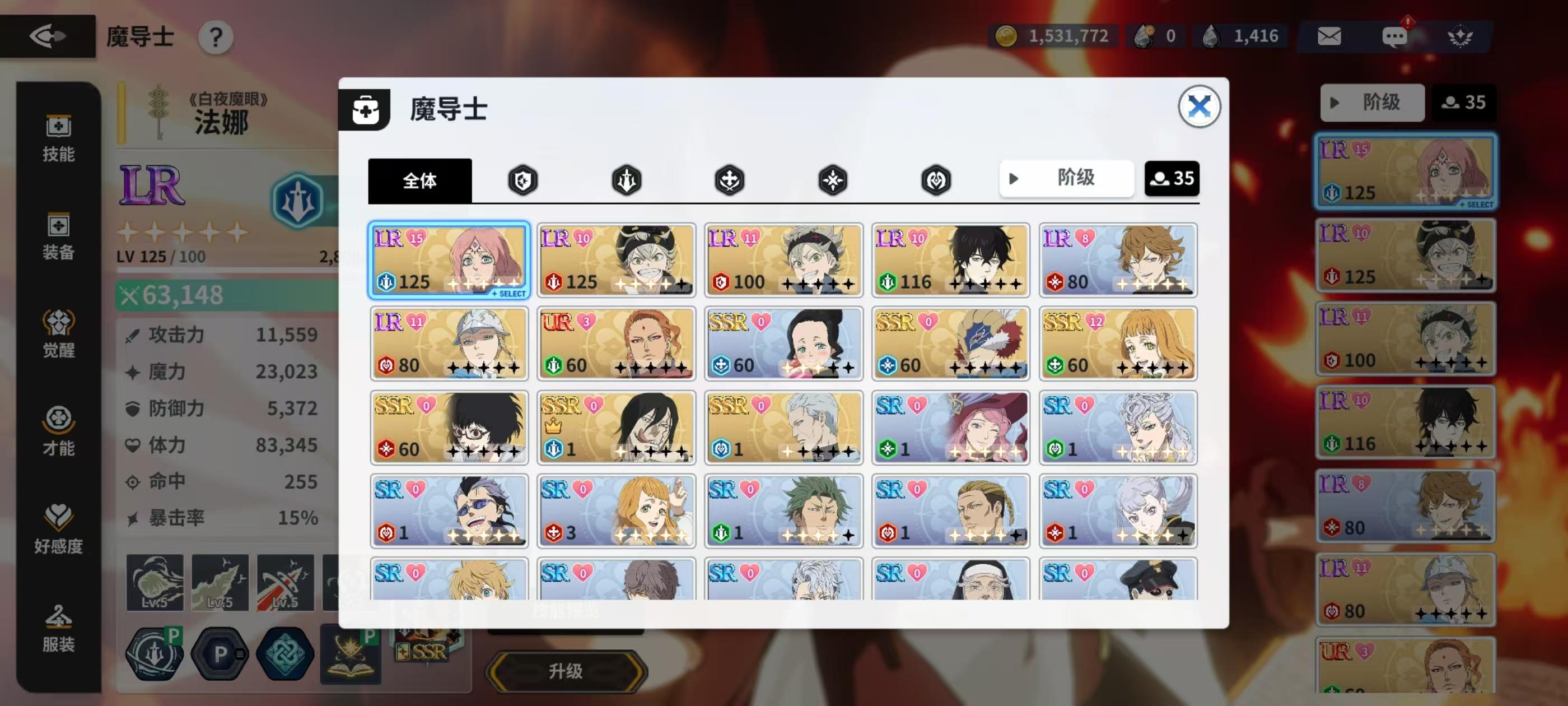Switch to the 全体 tab in the dialog

pyautogui.click(x=420, y=181)
